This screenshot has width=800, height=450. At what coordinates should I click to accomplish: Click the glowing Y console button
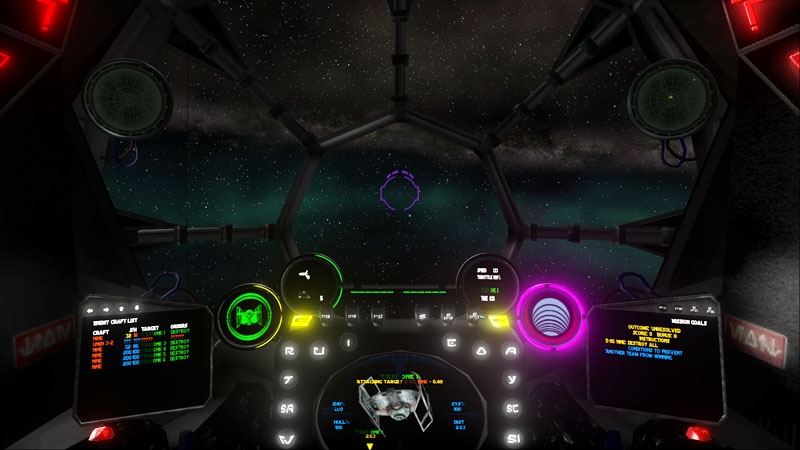tap(512, 380)
